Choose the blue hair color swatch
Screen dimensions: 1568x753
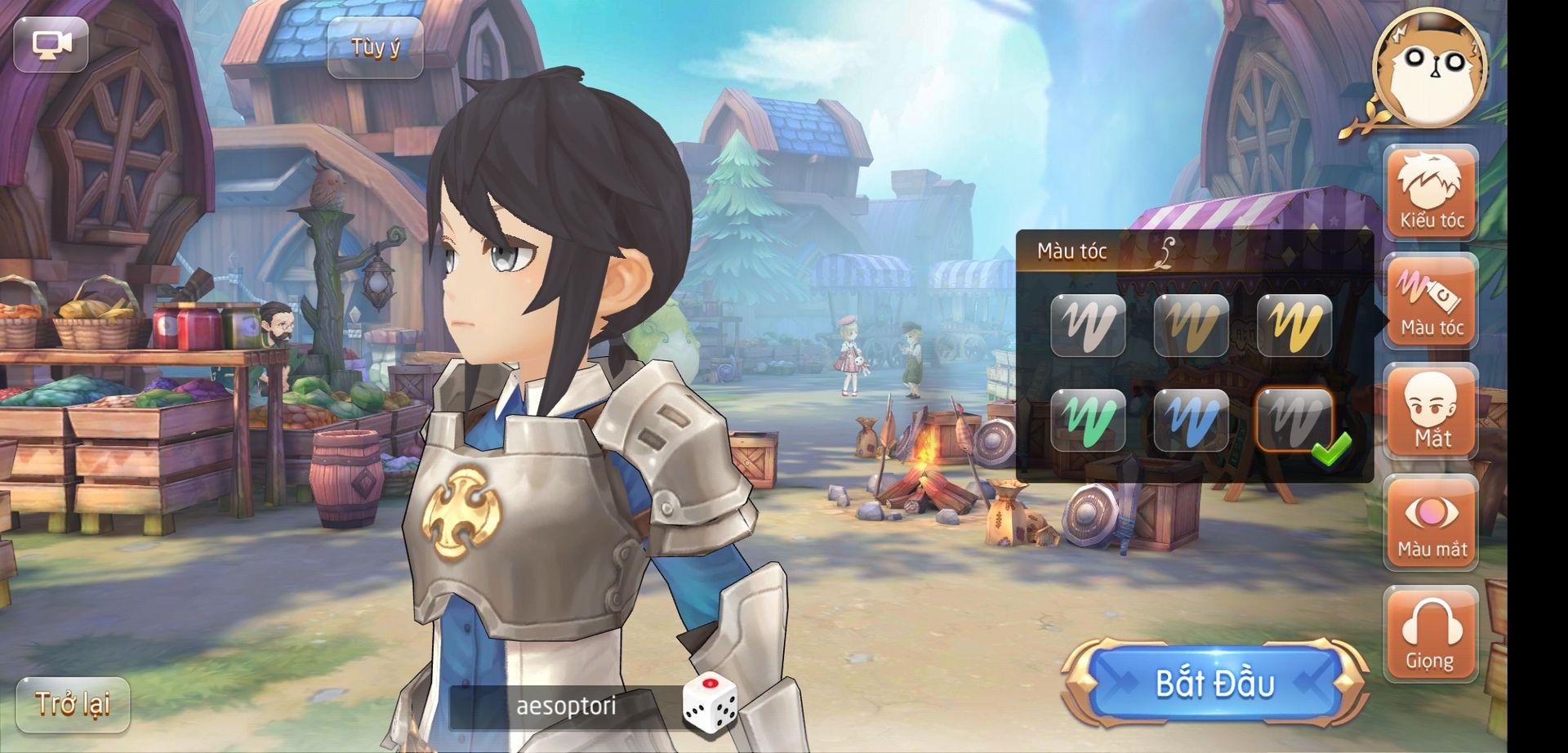coord(1191,420)
